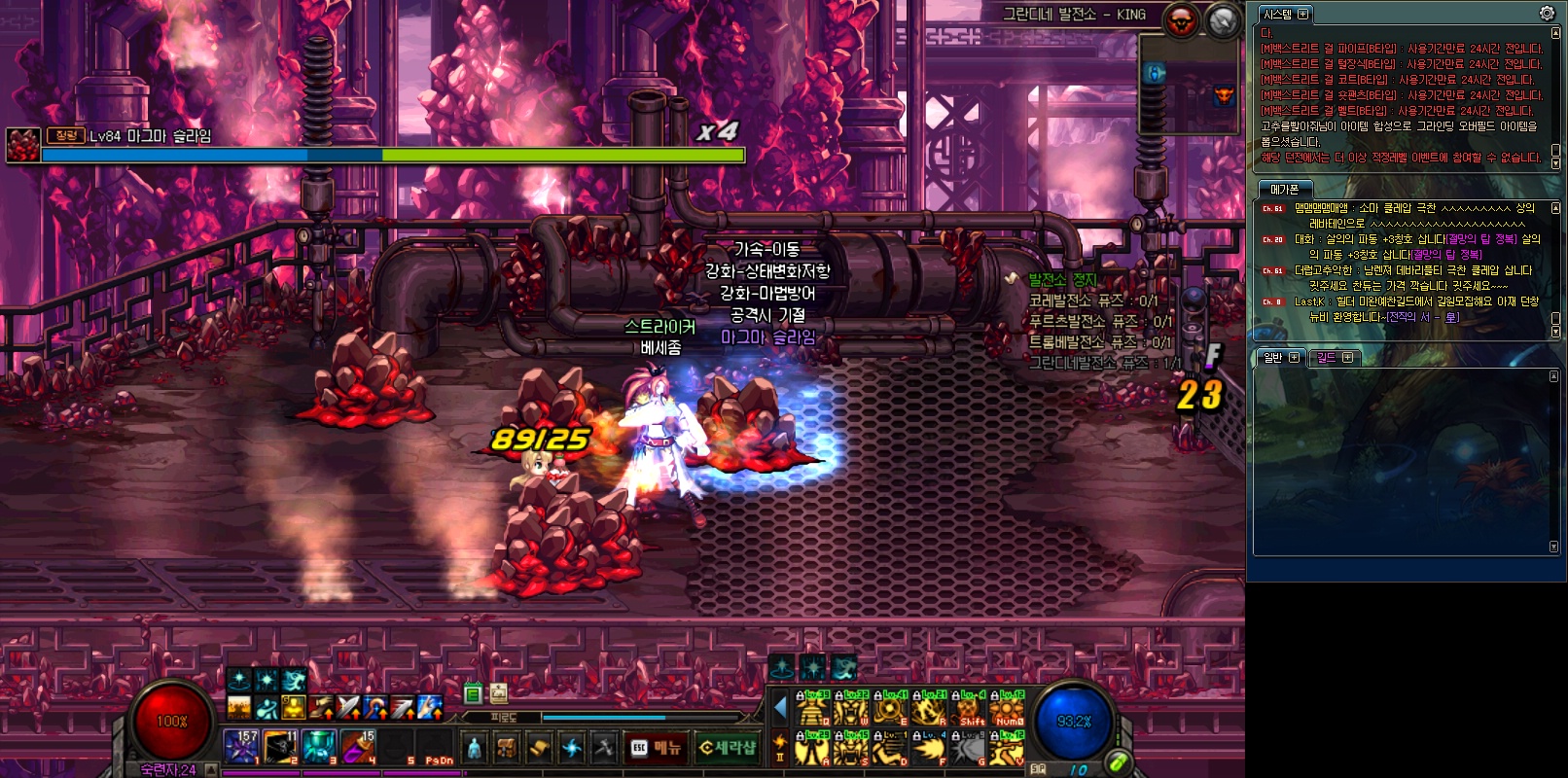Open the ESC 메뉴 button
The height and width of the screenshot is (778, 1568).
[x=656, y=748]
